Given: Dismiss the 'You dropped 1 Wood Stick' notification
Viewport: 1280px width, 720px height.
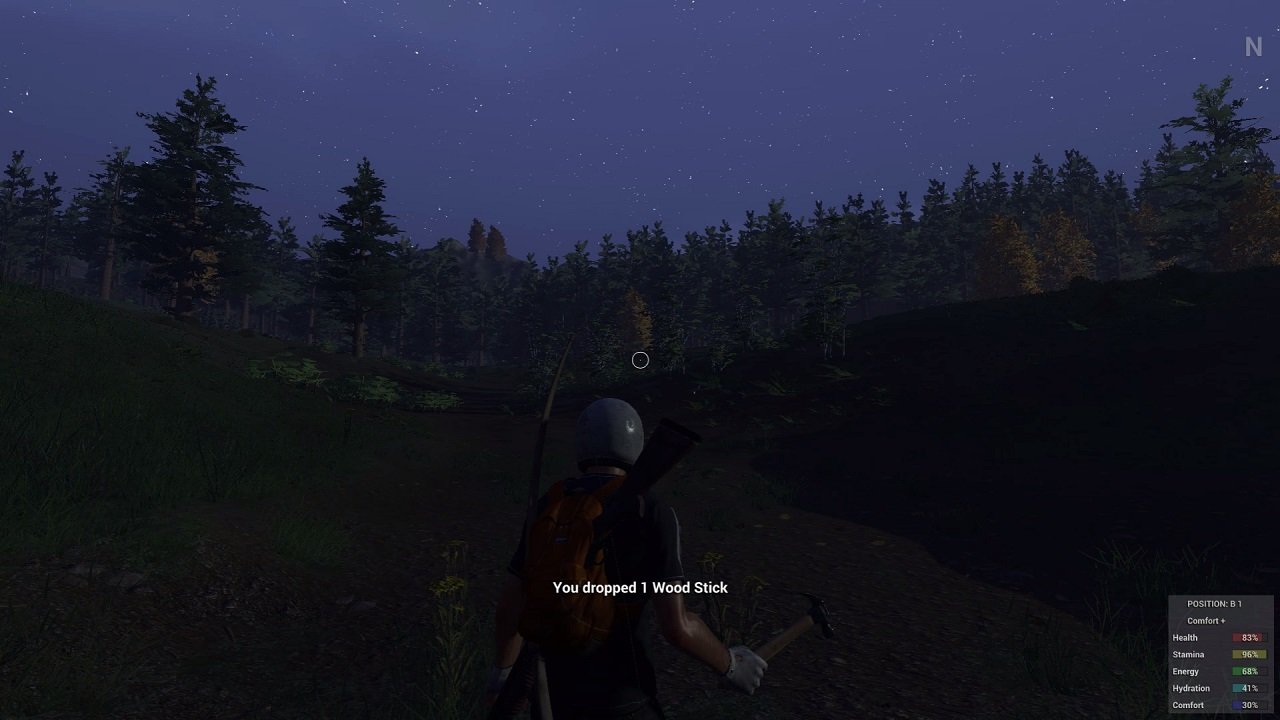Looking at the screenshot, I should click(x=641, y=588).
